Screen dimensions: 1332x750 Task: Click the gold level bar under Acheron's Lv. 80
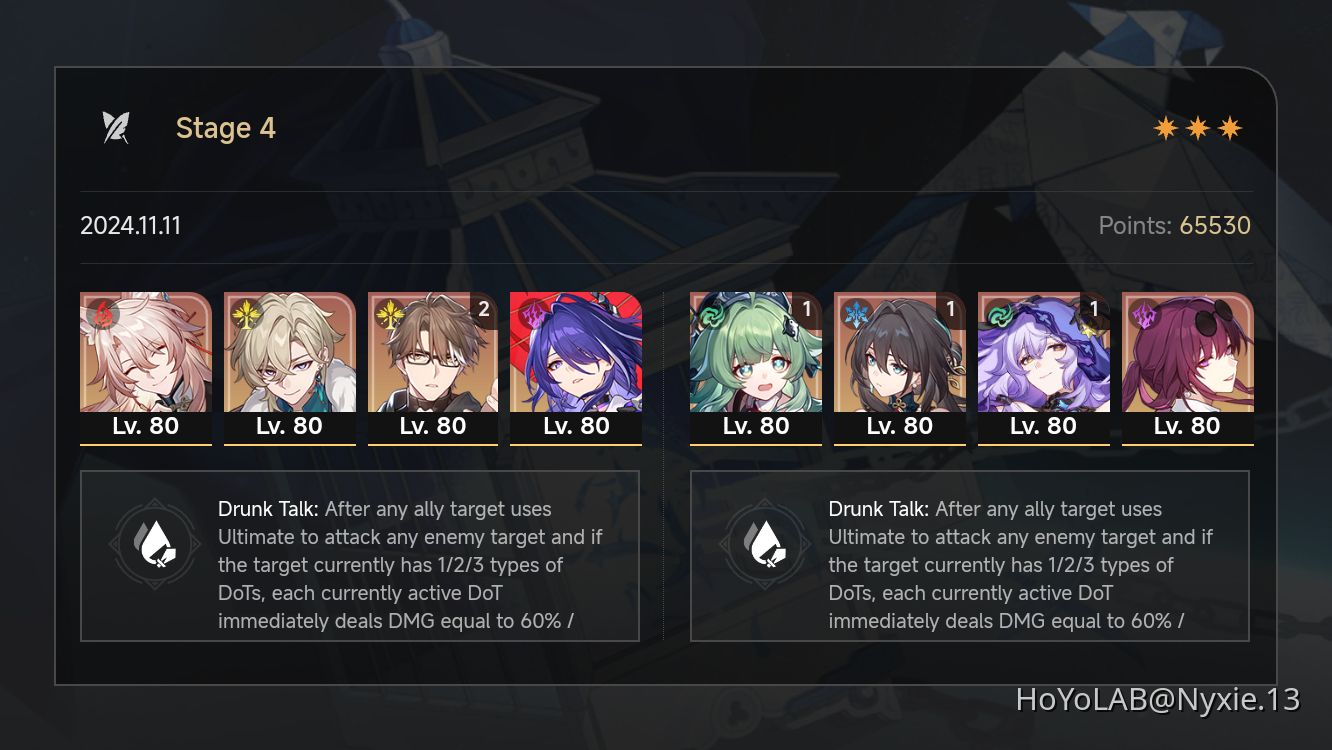(x=576, y=444)
